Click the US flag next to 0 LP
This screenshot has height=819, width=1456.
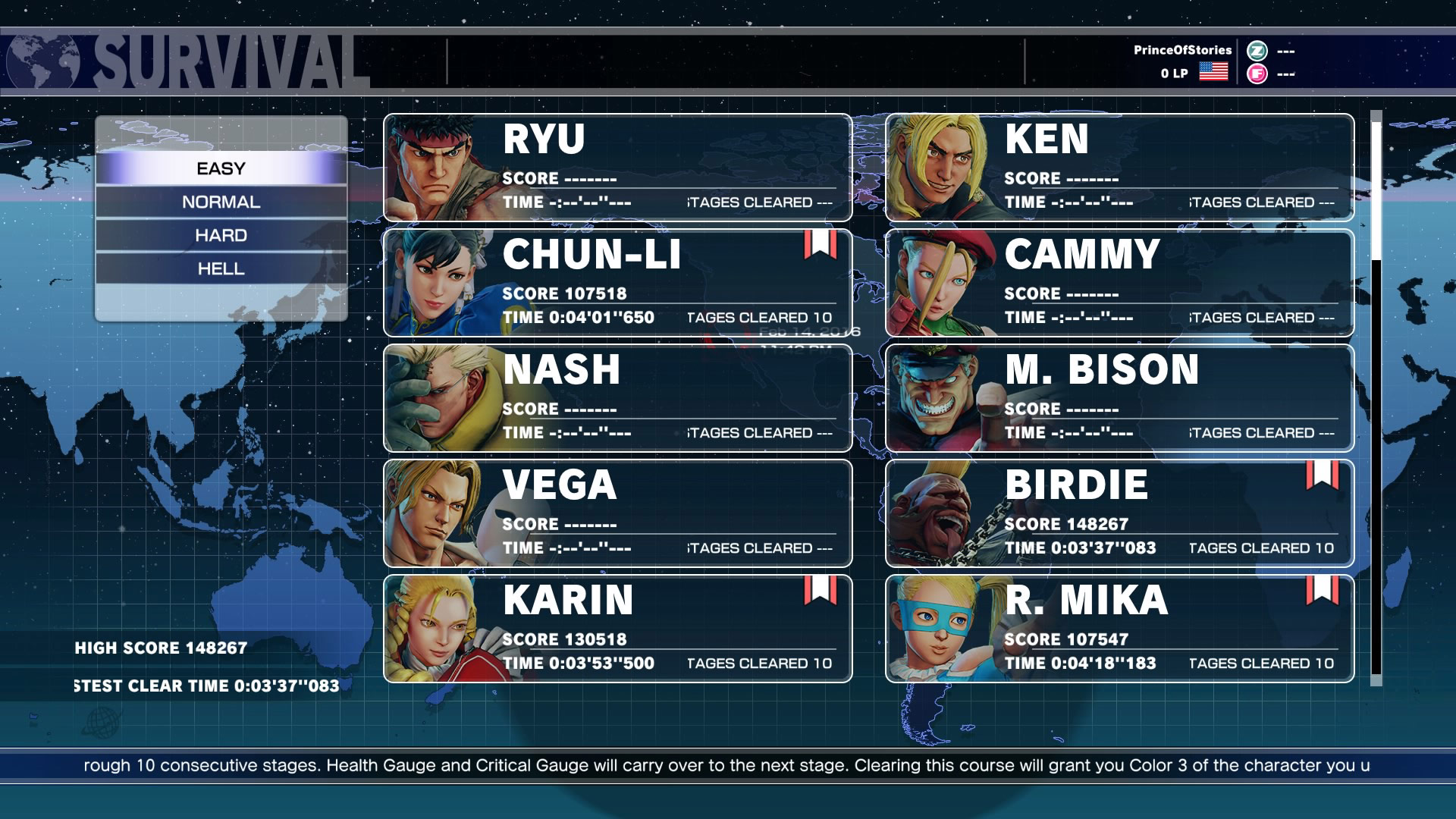tap(1213, 73)
